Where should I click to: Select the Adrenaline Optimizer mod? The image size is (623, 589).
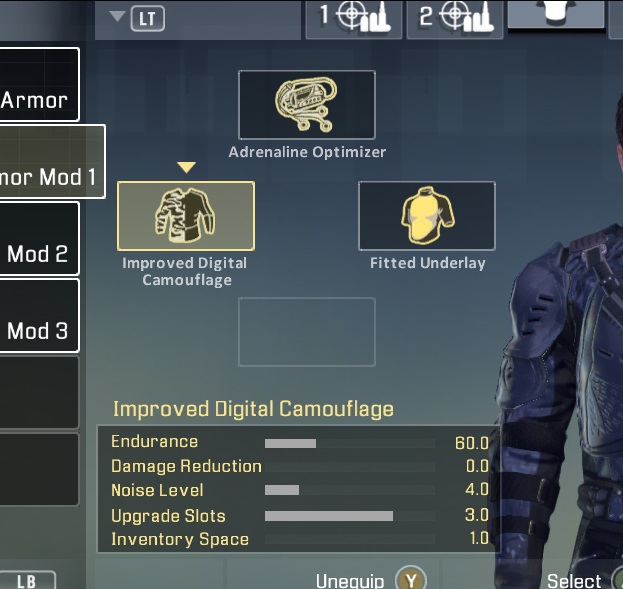[x=306, y=105]
